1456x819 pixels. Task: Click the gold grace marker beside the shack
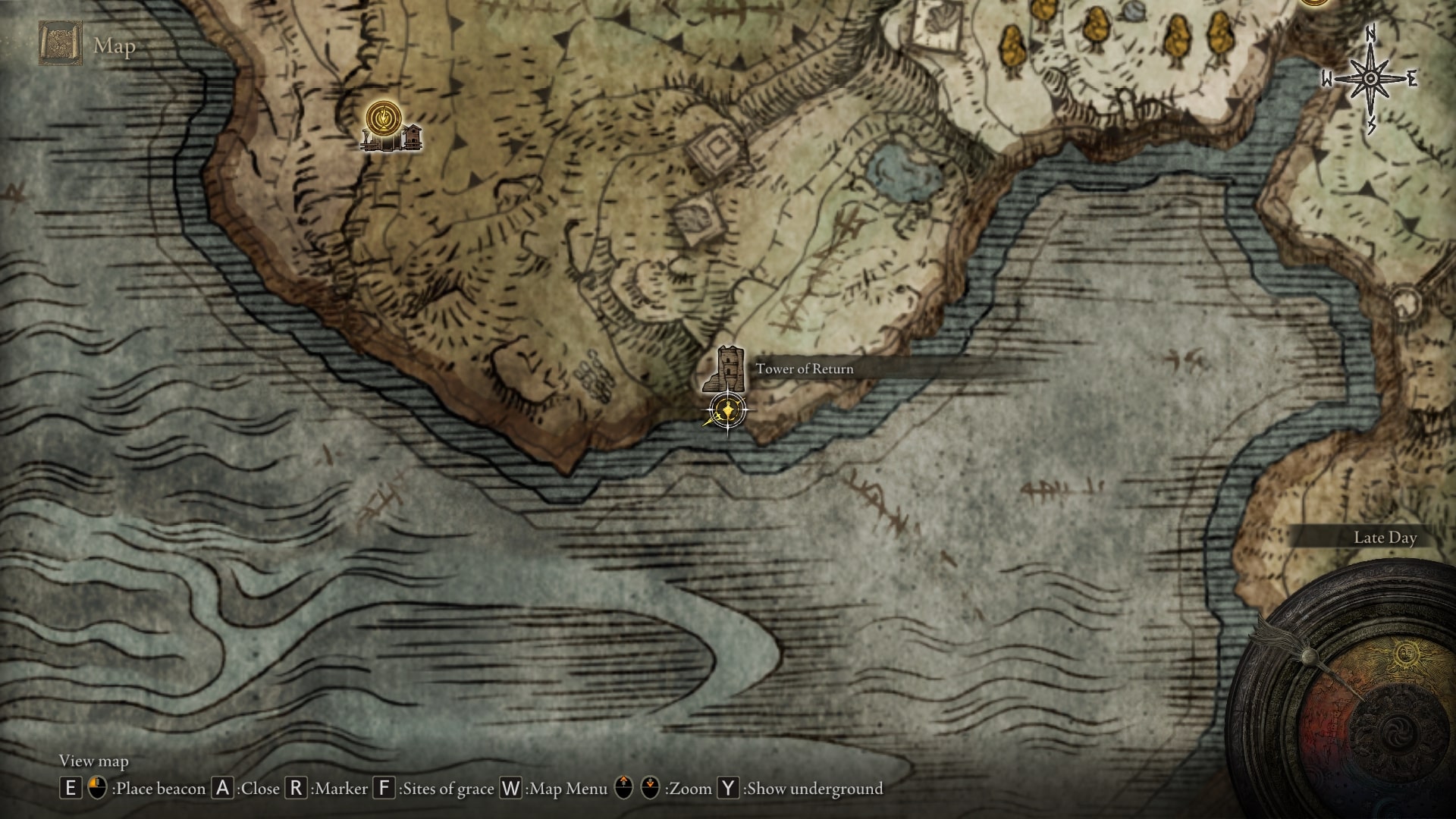pos(384,118)
